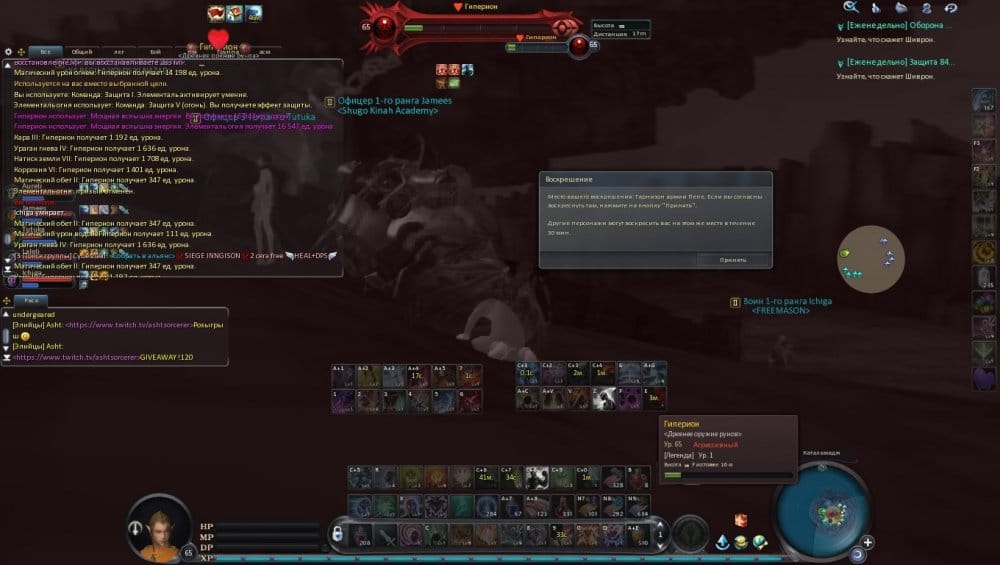This screenshot has height=565, width=1000.
Task: Click the blue upward arrow icon
Action: [722, 541]
